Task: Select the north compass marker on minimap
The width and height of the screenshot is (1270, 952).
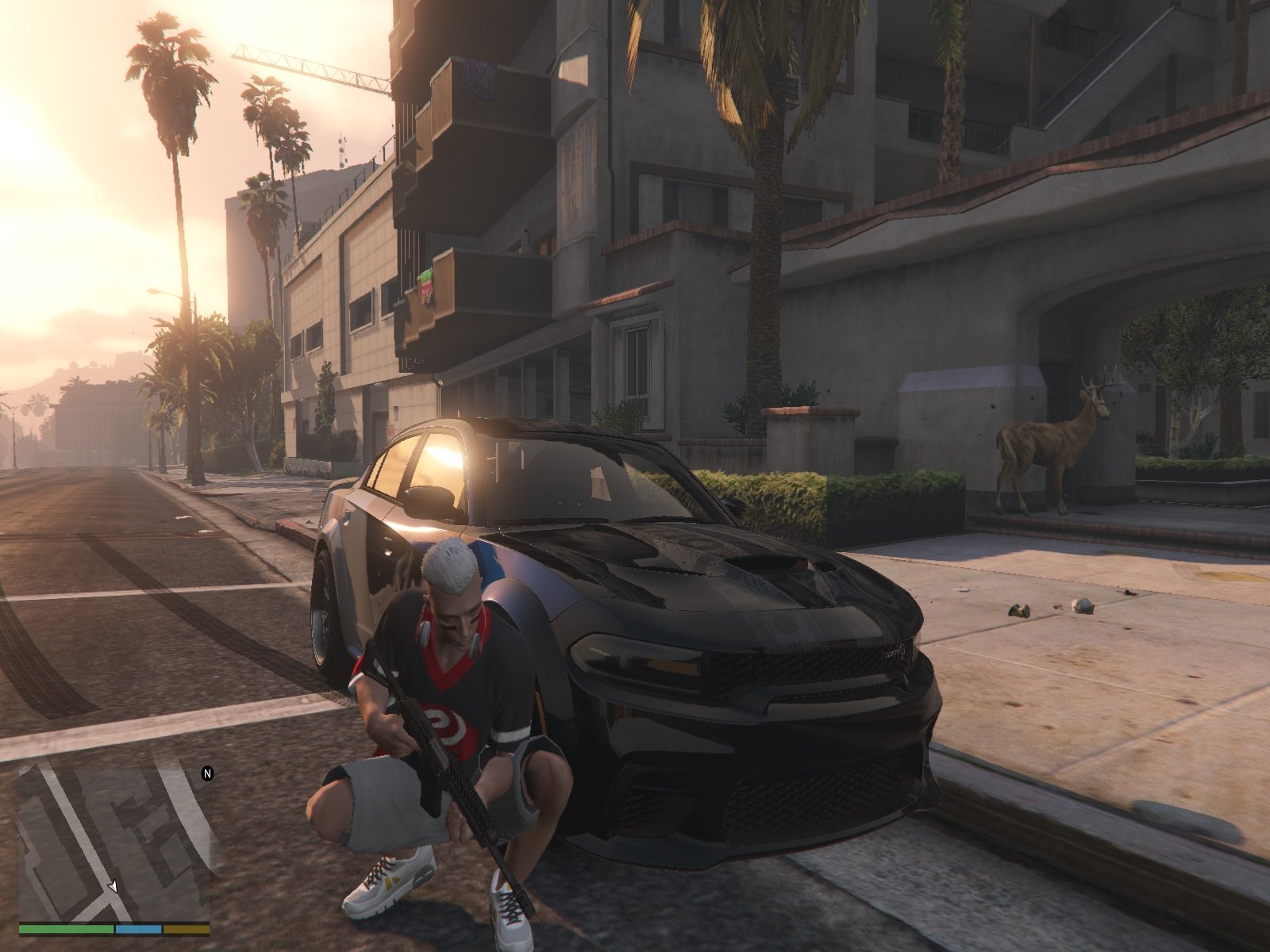Action: [x=207, y=773]
